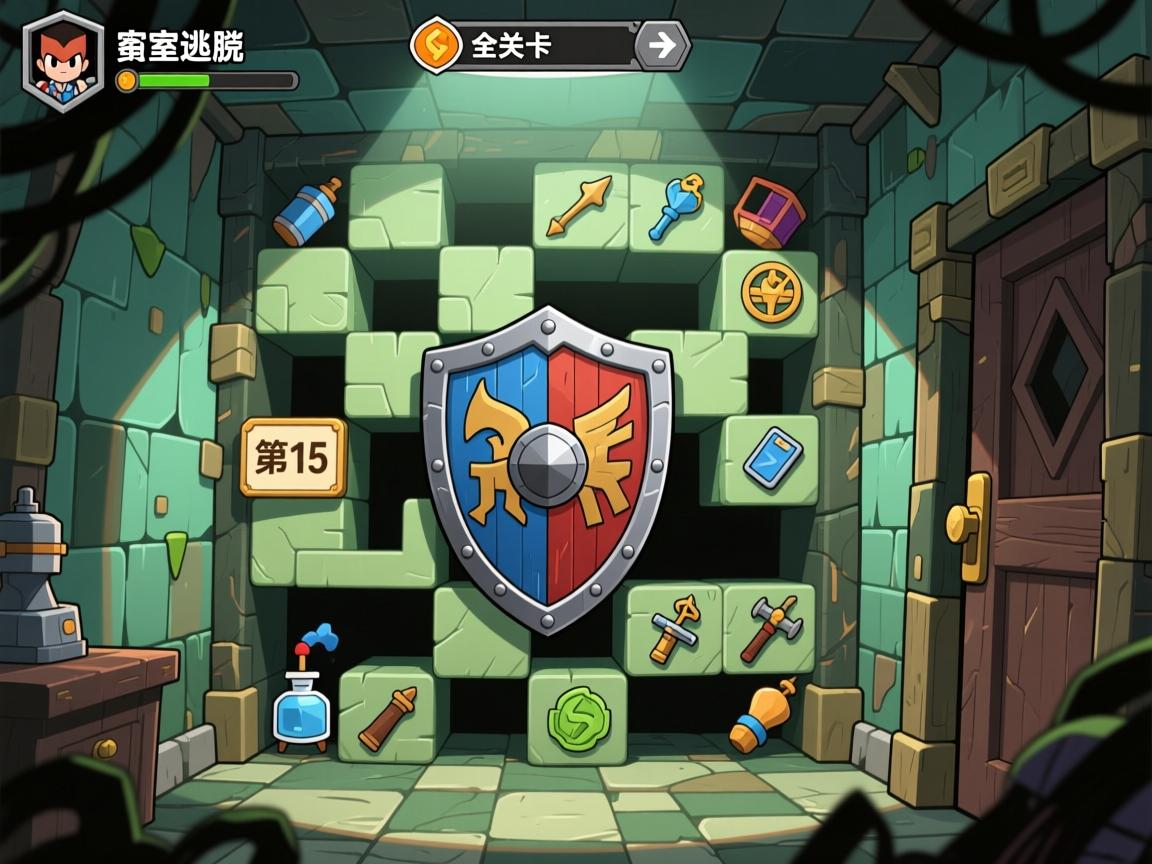
Task: Grab the purple and red gem box
Action: (x=769, y=211)
